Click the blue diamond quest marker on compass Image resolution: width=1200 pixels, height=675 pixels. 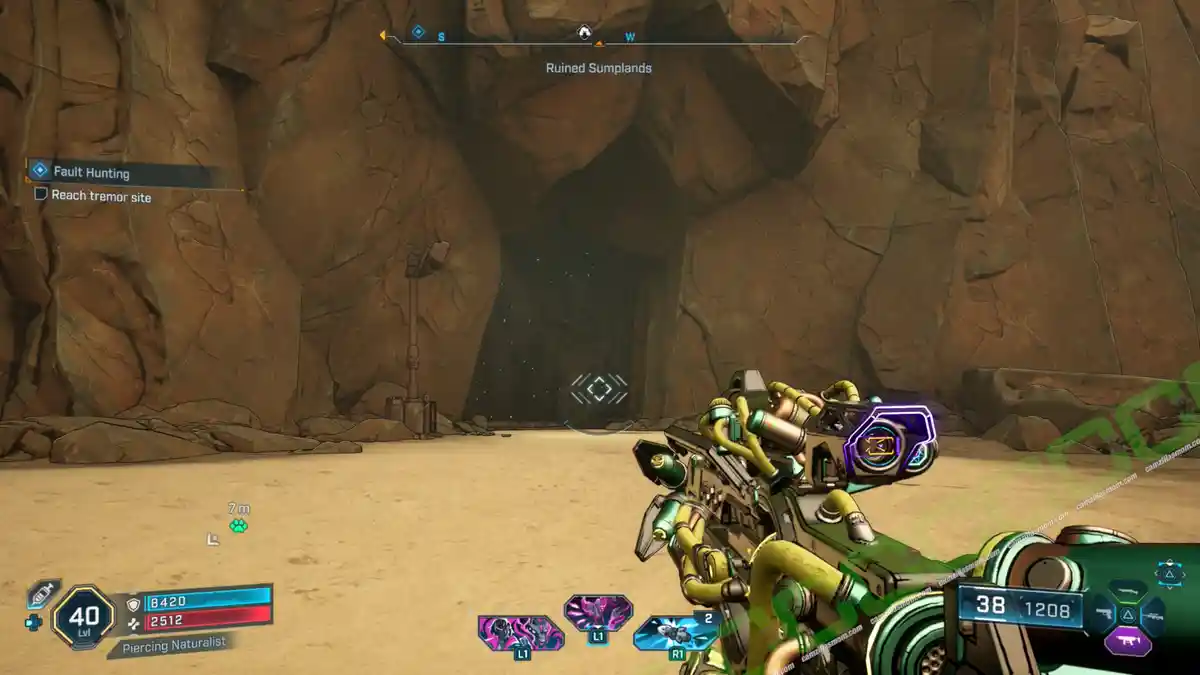click(x=418, y=32)
